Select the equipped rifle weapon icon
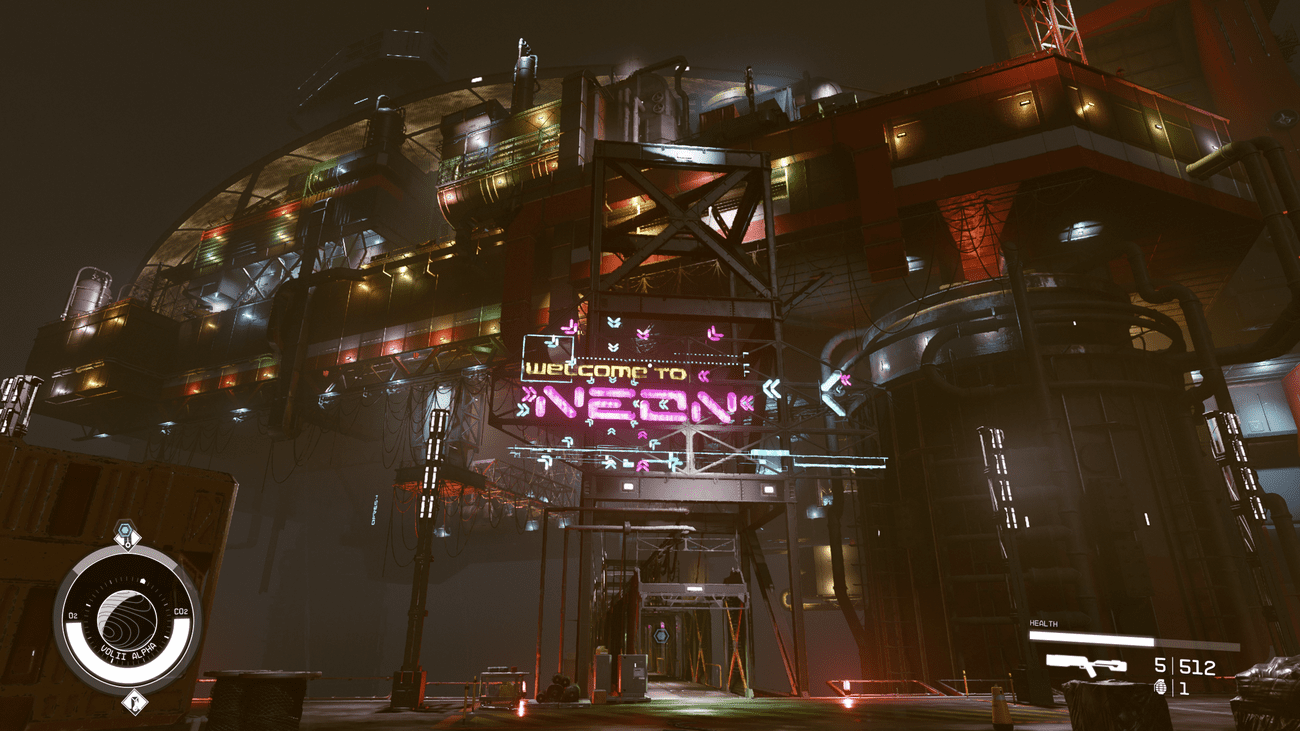The width and height of the screenshot is (1300, 731). (x=1085, y=665)
